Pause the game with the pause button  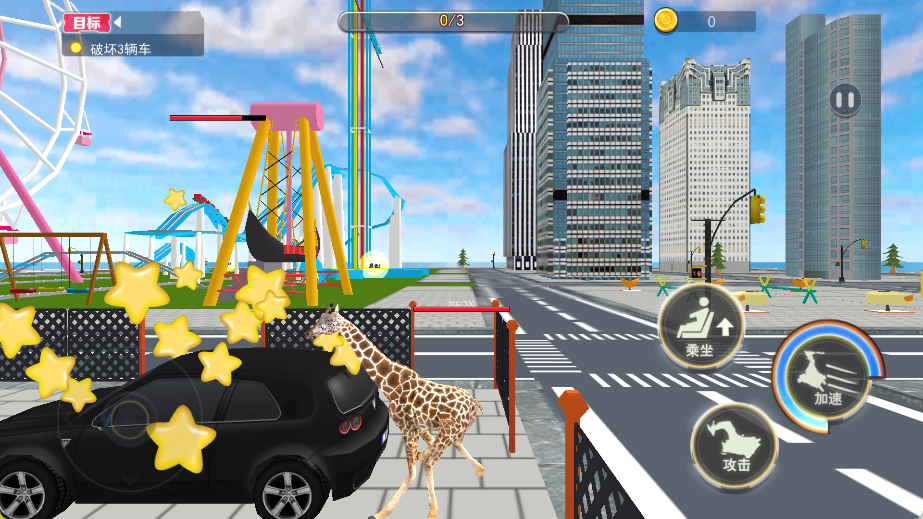[845, 99]
